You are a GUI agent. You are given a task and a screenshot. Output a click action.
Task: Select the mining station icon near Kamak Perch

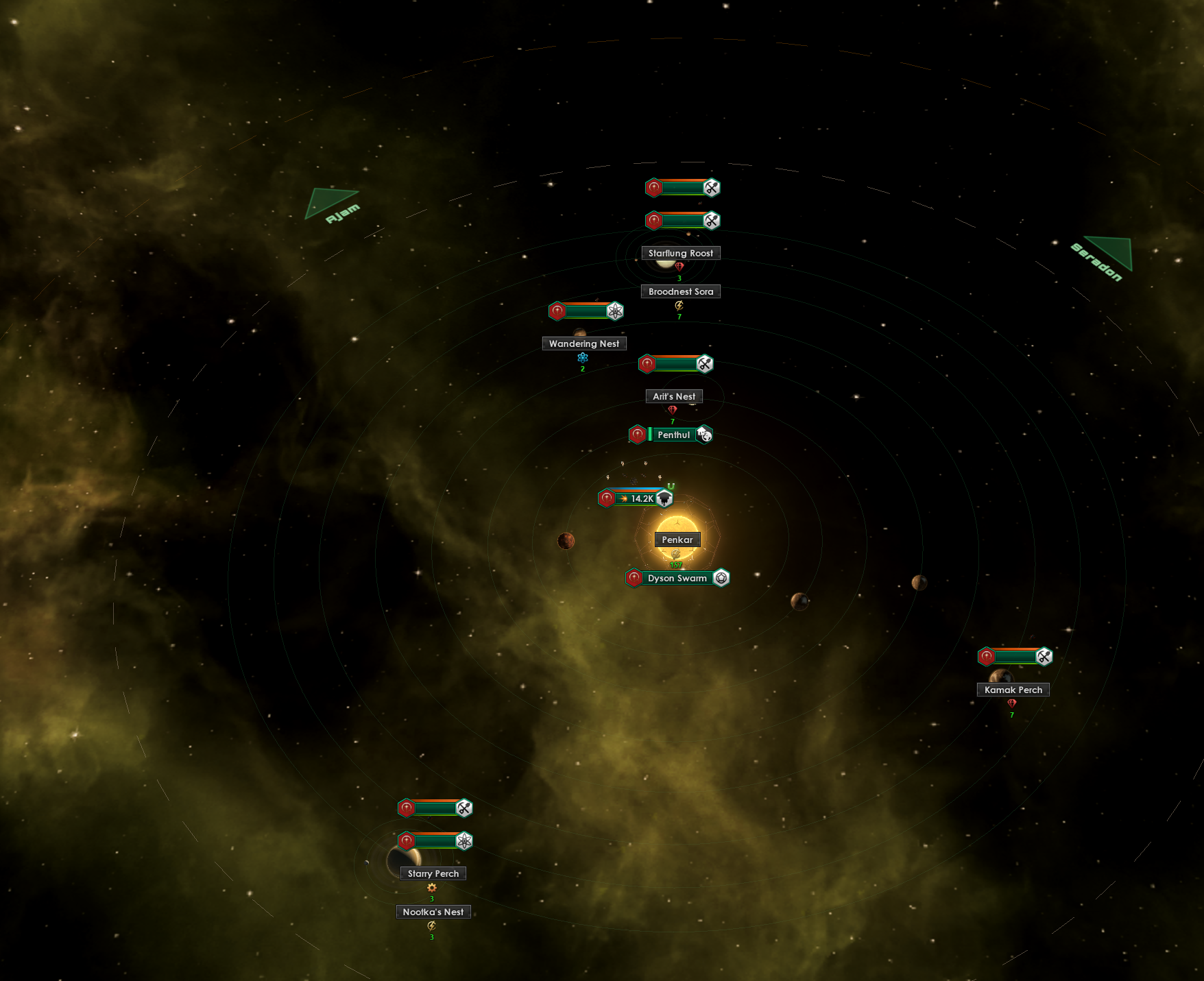coord(1044,655)
